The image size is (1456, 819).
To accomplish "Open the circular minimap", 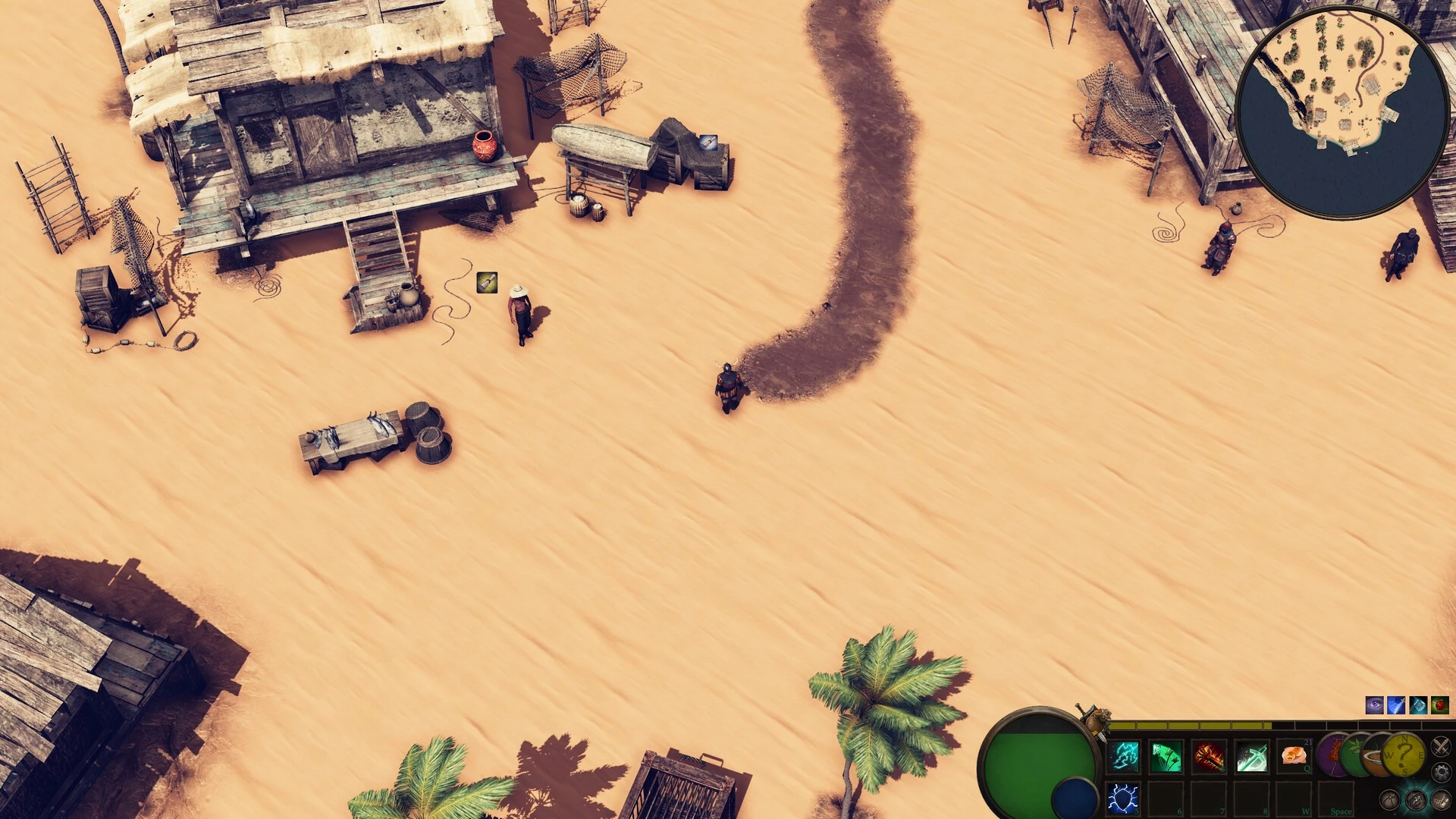I will click(1342, 111).
